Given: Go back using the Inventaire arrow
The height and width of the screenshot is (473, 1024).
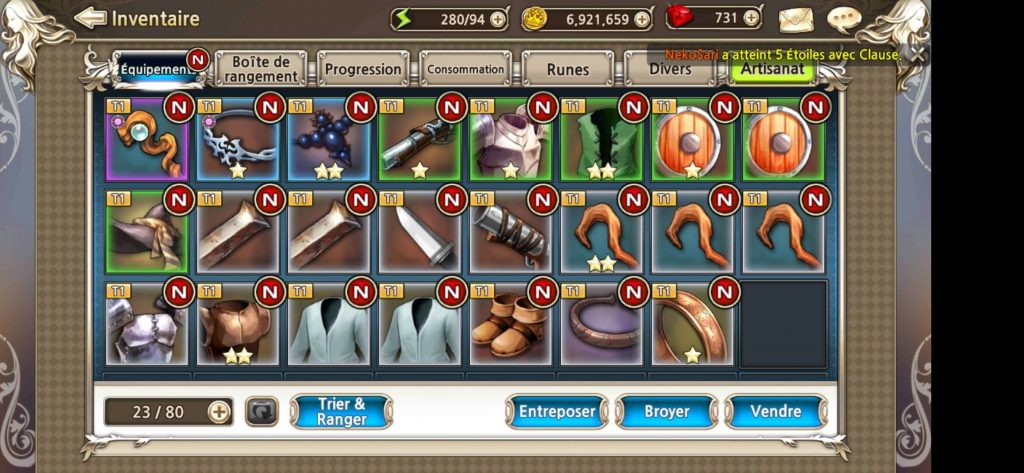Looking at the screenshot, I should point(90,18).
